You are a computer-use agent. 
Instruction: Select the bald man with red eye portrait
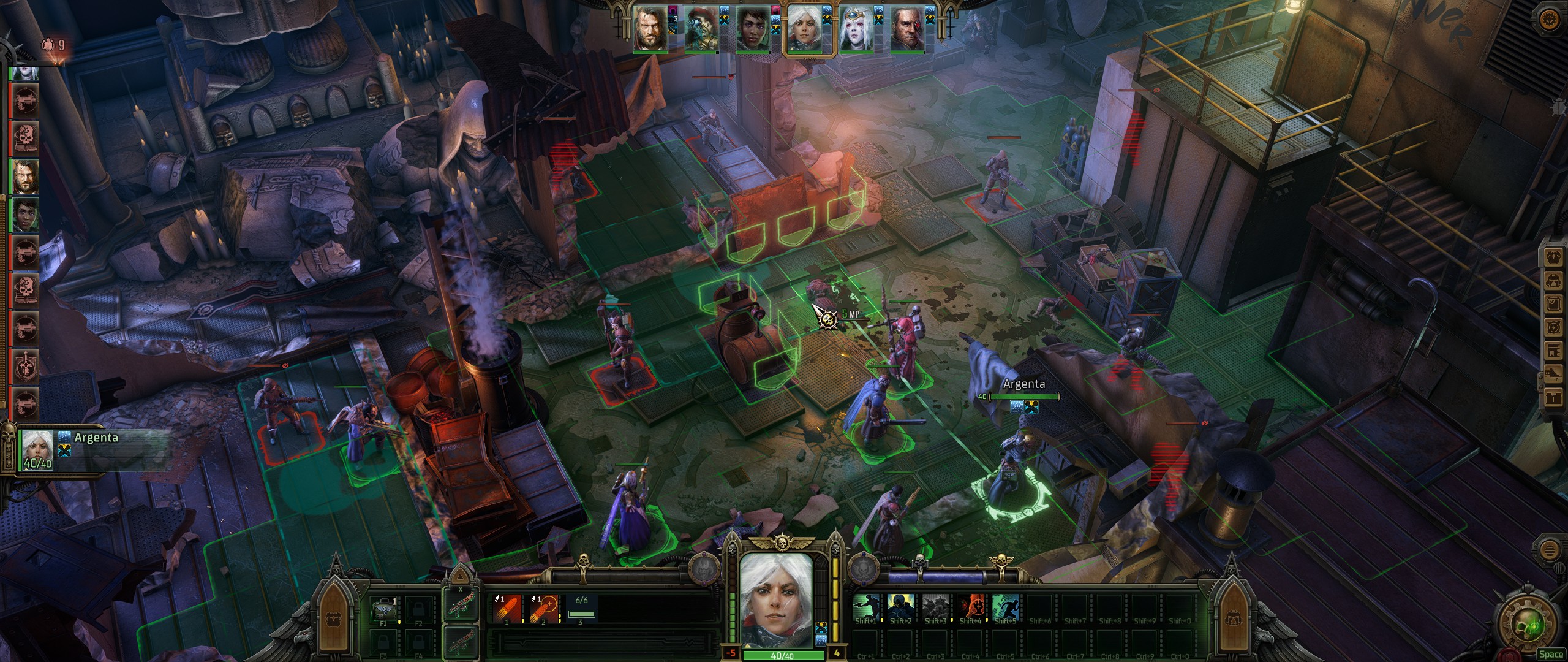[x=907, y=29]
